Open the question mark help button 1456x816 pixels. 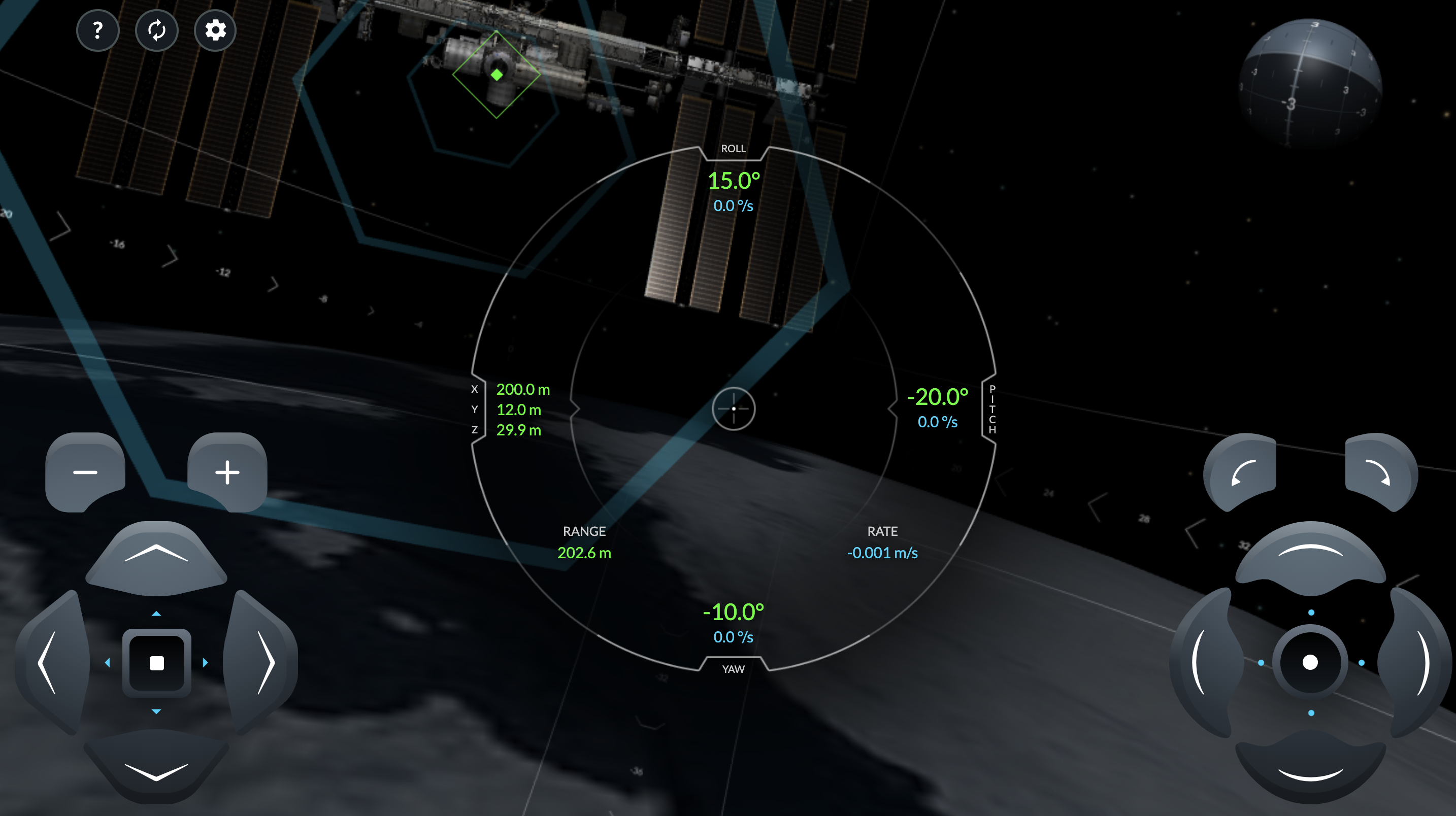pos(97,30)
